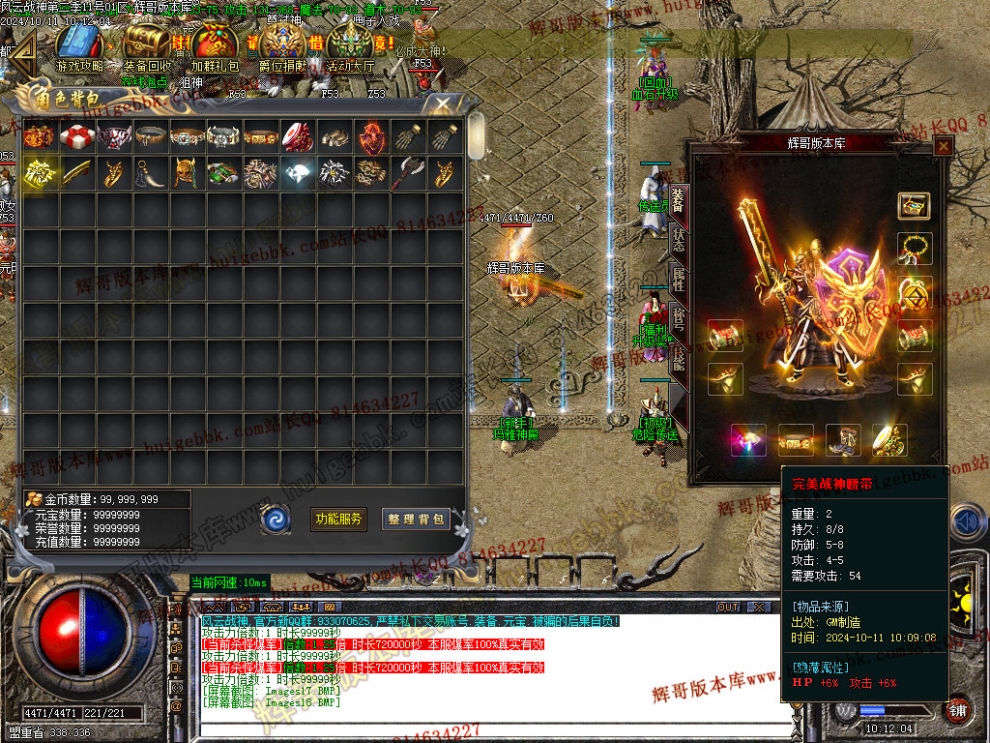
Task: Click the blue swirl button in the bag
Action: pyautogui.click(x=276, y=518)
